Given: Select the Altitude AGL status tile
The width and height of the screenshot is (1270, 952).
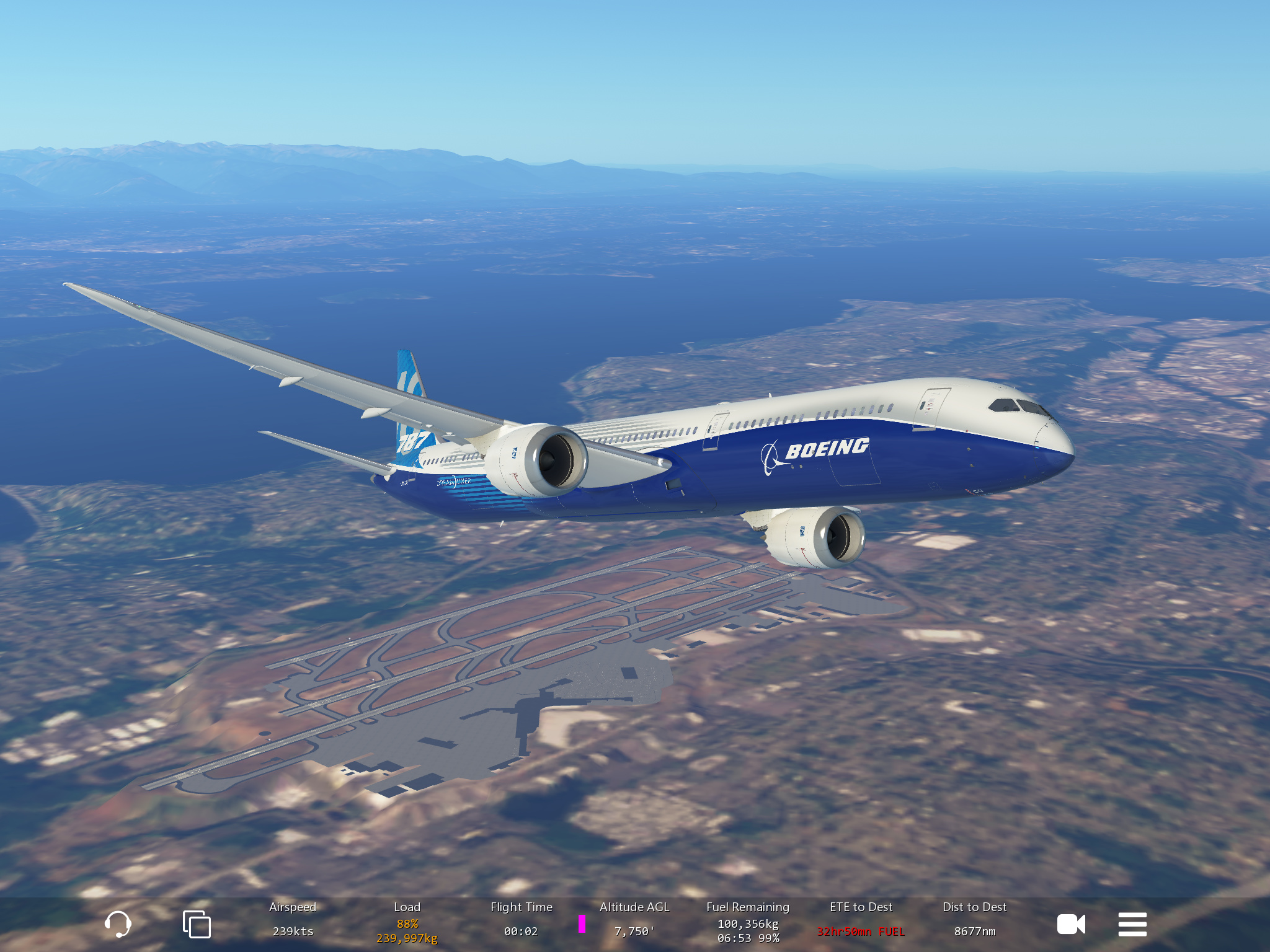Looking at the screenshot, I should [634, 921].
